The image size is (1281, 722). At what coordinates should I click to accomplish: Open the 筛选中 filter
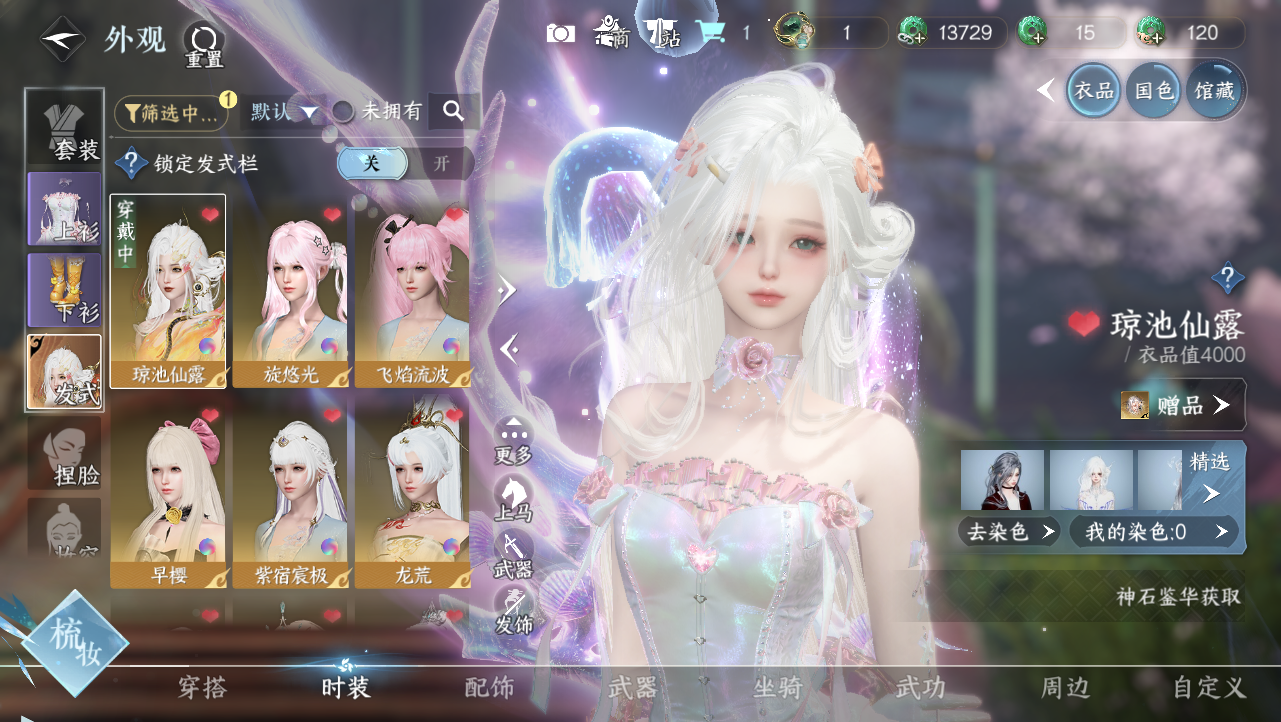point(171,113)
